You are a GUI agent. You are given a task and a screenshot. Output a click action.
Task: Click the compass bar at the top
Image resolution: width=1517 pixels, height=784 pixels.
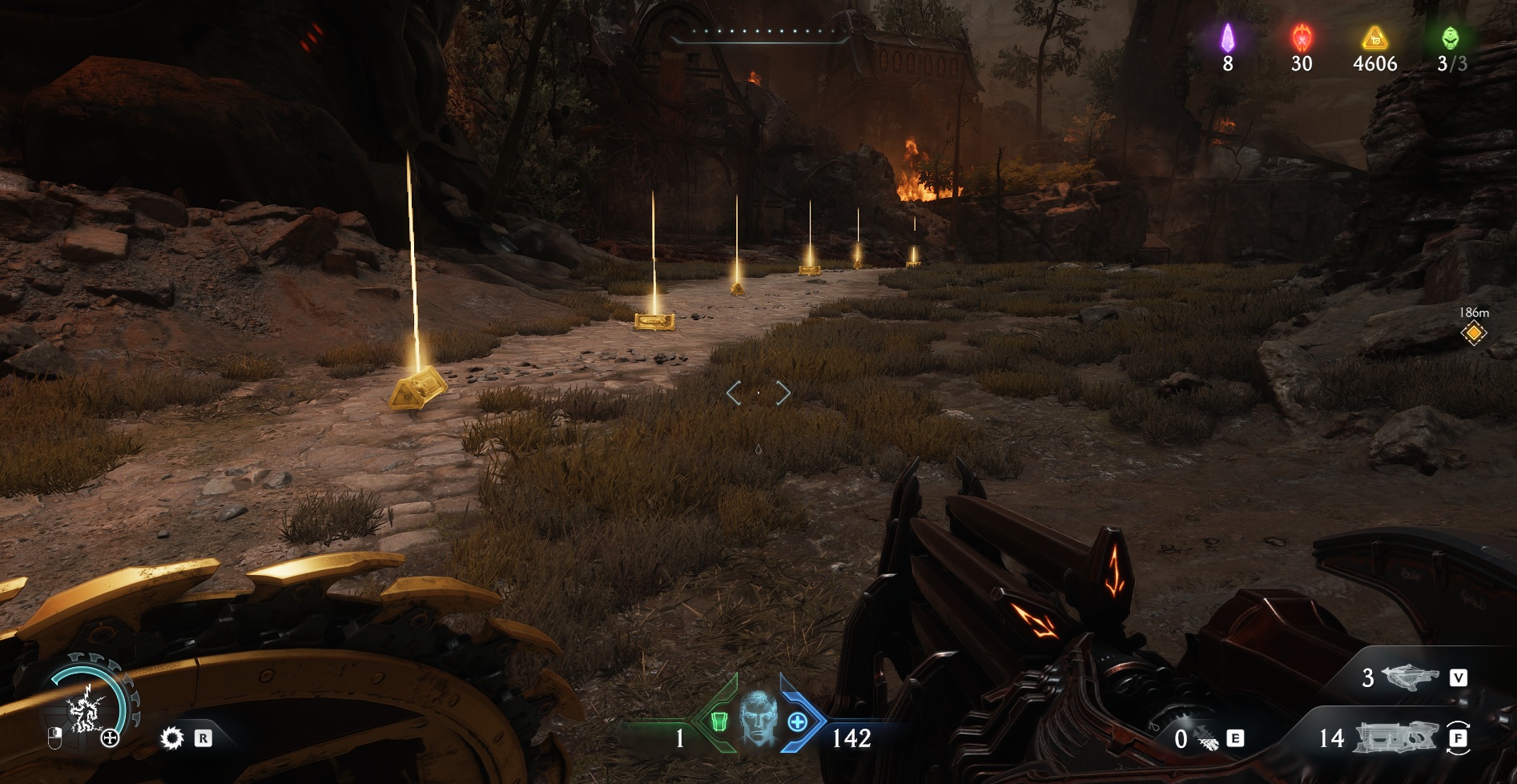(758, 34)
